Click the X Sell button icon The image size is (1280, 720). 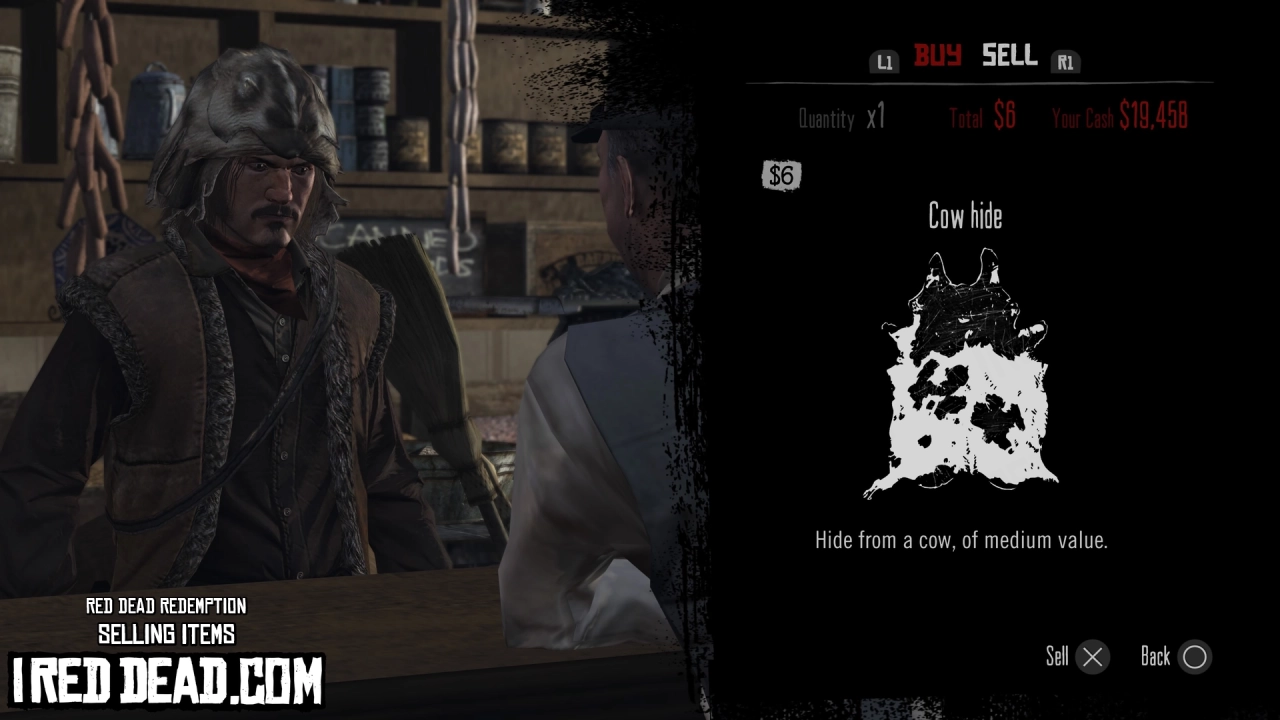pos(1091,657)
